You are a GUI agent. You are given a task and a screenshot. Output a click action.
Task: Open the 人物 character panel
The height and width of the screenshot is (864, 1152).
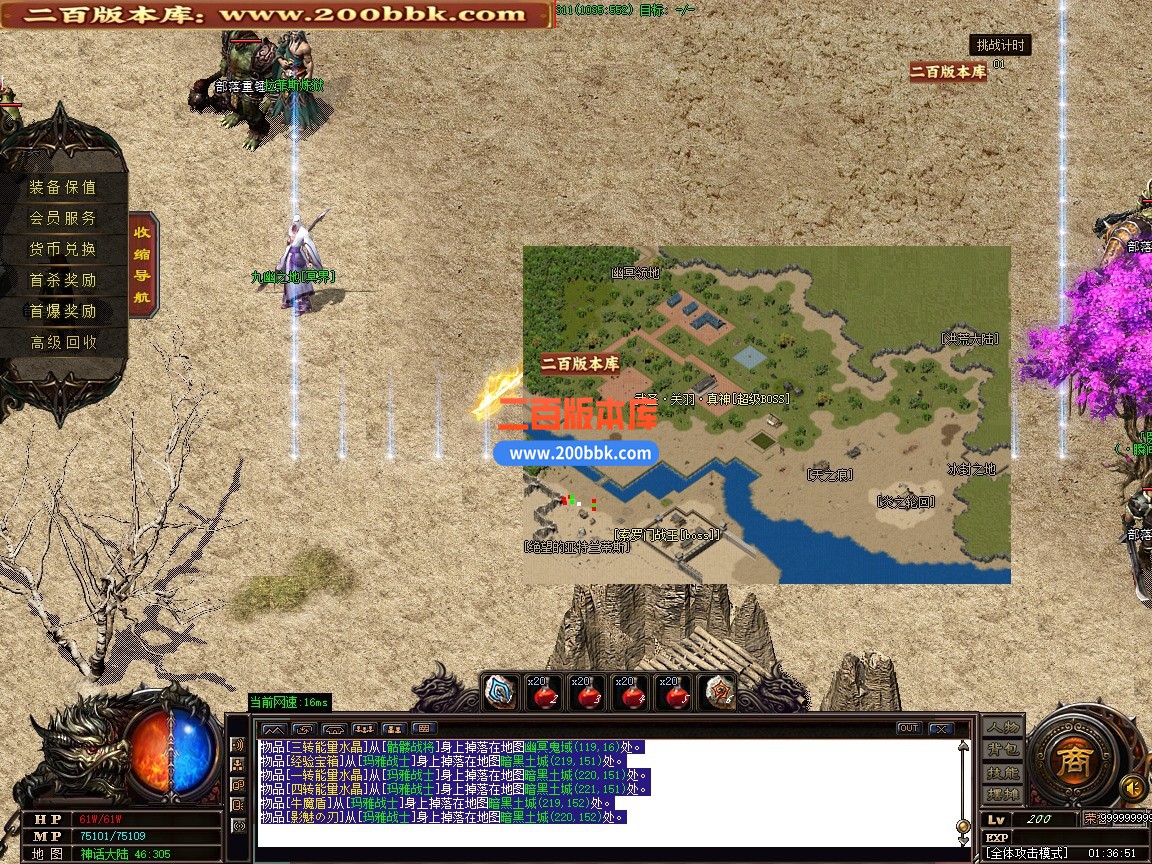coord(1002,727)
